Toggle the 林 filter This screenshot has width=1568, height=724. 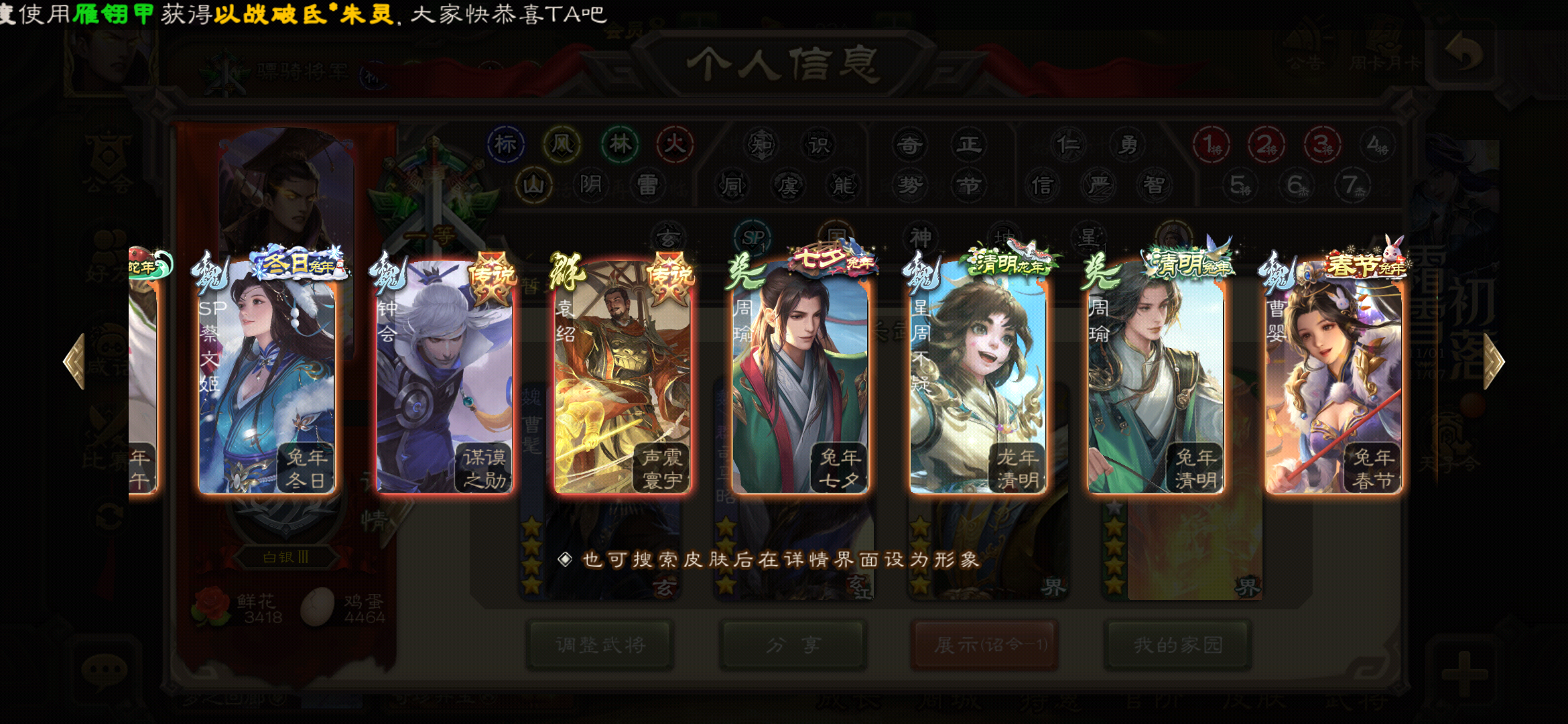pos(620,145)
